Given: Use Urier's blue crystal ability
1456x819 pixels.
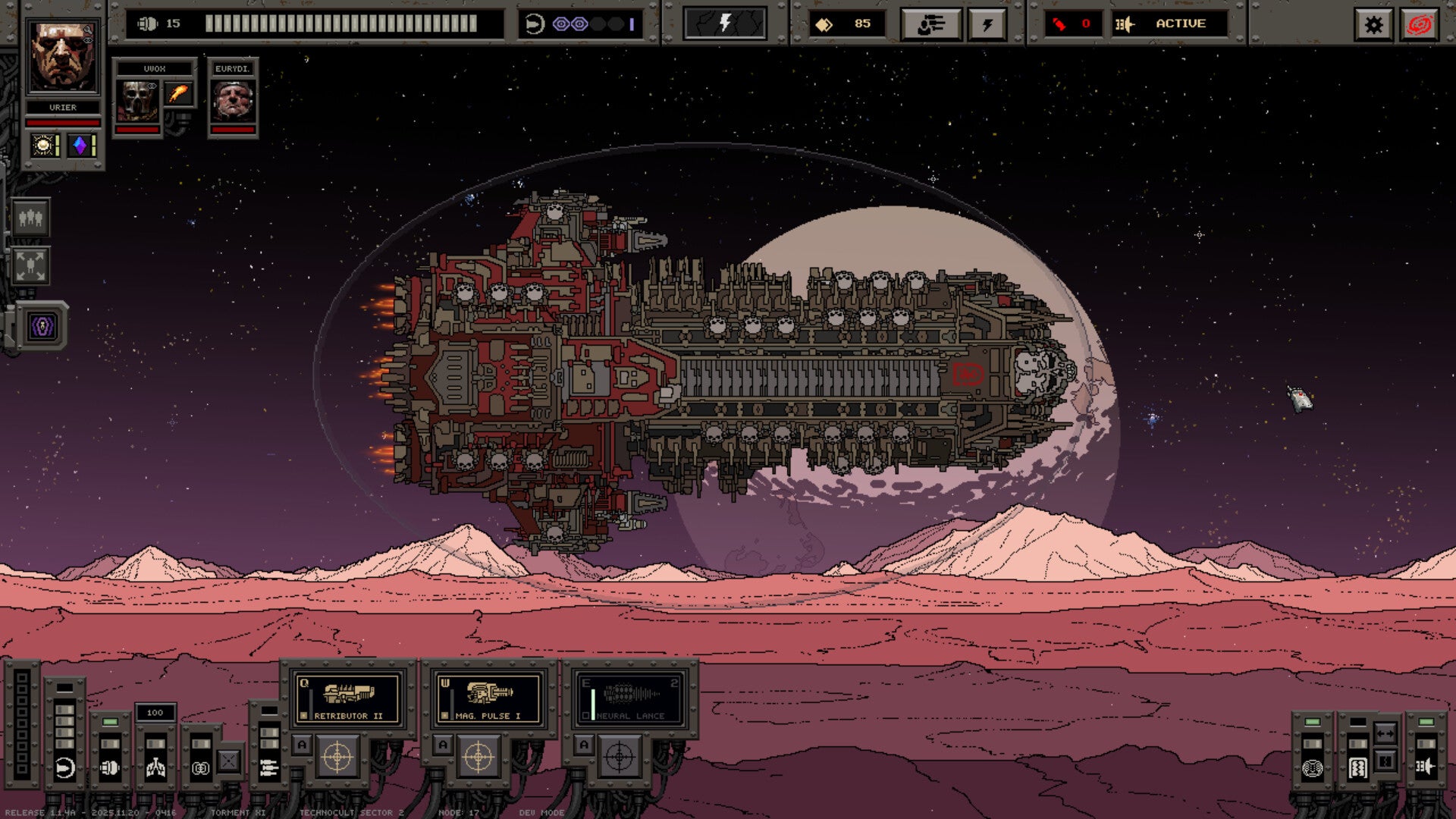Looking at the screenshot, I should (x=80, y=145).
